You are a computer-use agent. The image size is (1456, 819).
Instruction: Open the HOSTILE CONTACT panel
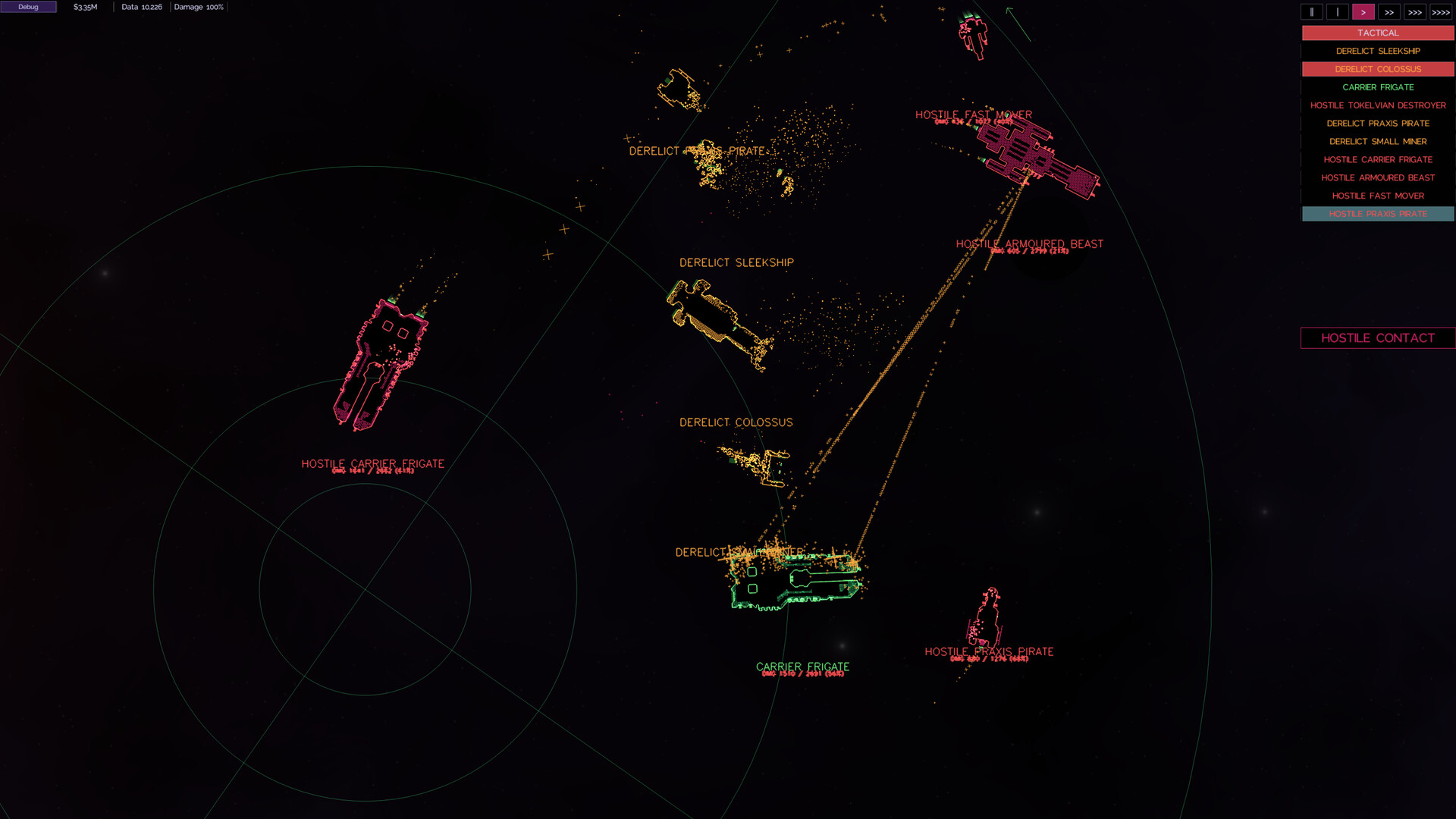pyautogui.click(x=1377, y=338)
